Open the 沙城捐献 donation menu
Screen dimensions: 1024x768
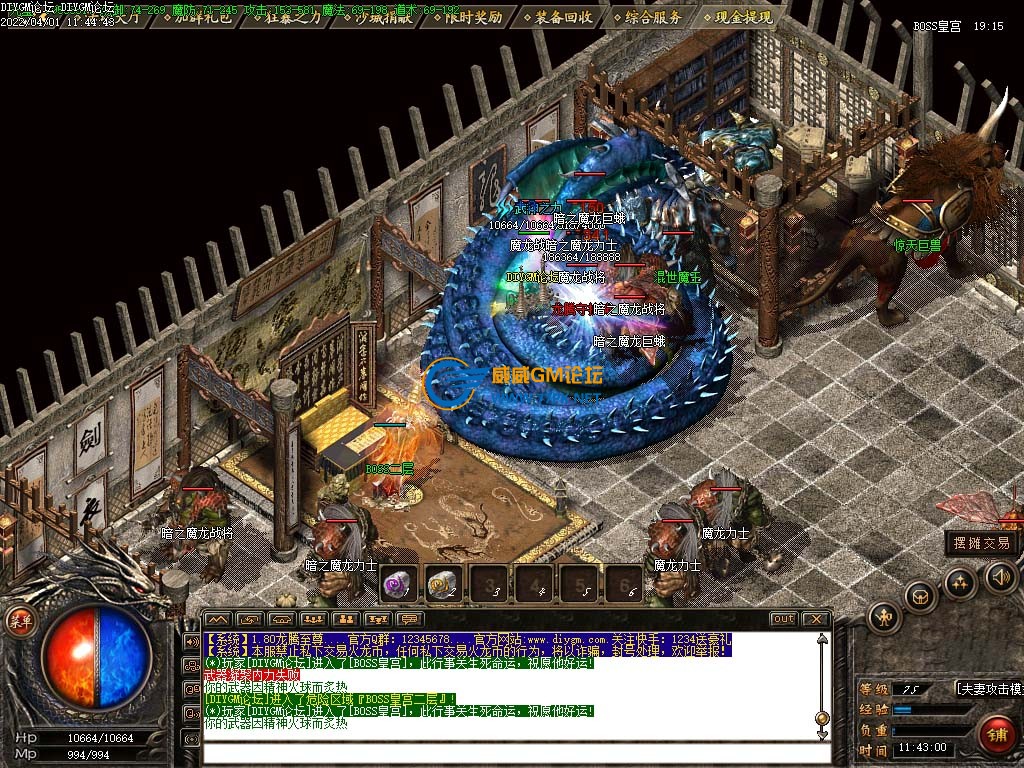click(x=377, y=17)
